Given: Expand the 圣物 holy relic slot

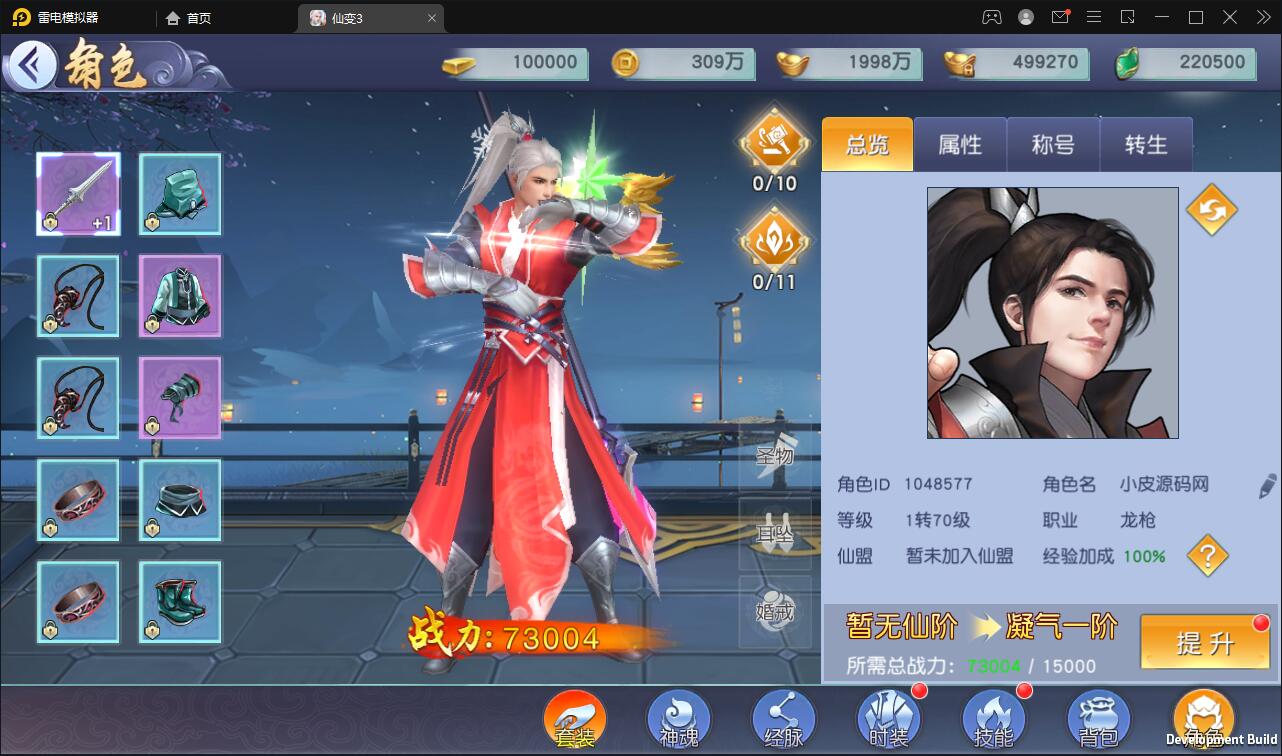Looking at the screenshot, I should 775,455.
